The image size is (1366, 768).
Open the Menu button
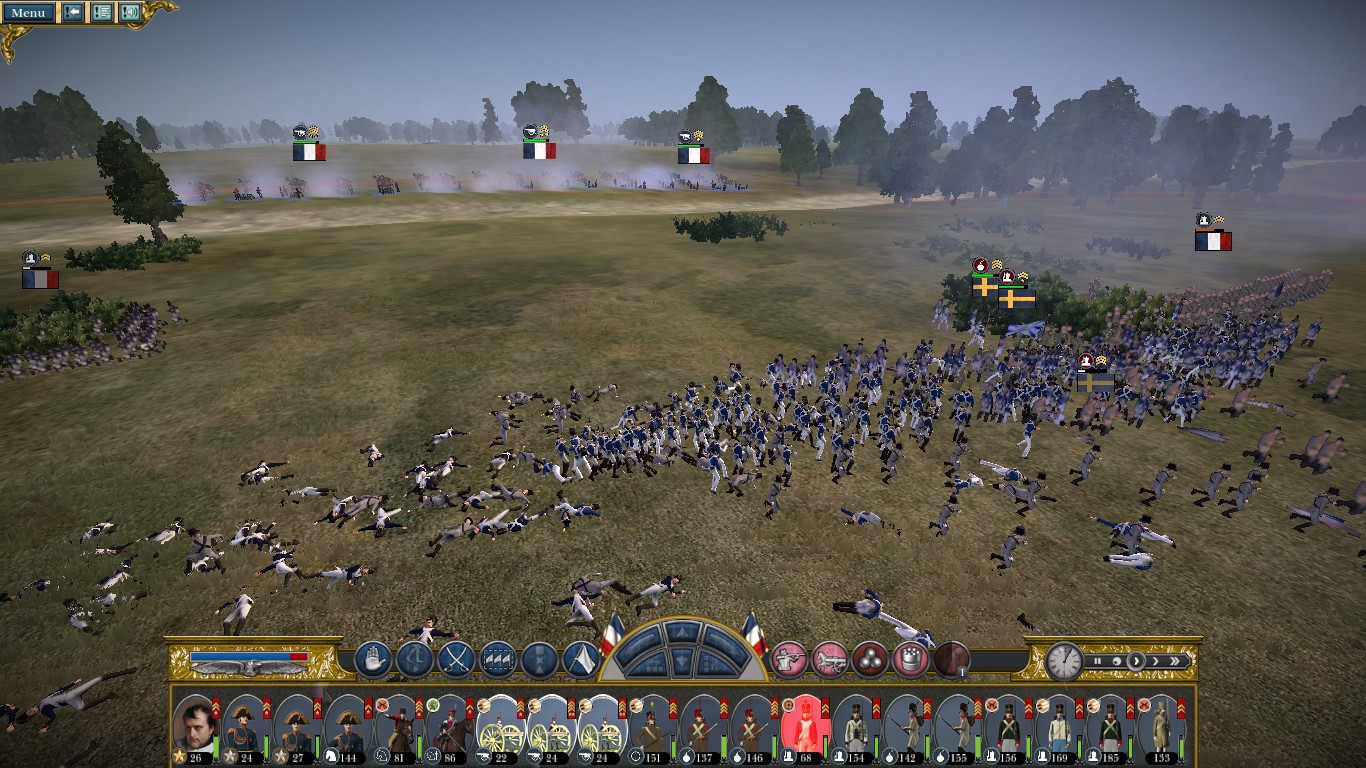tap(28, 13)
